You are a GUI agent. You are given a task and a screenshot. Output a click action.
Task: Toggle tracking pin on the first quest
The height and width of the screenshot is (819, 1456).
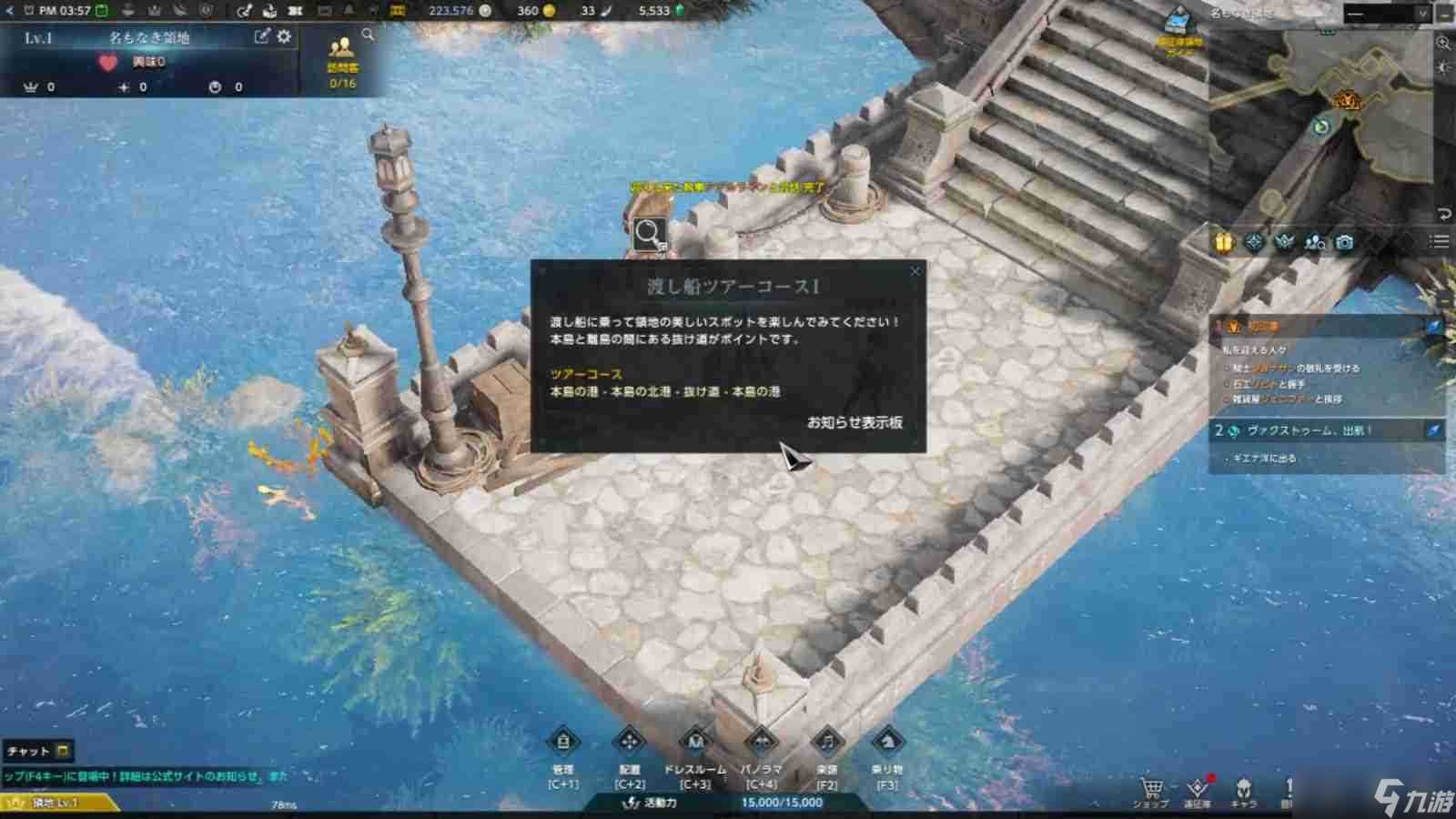pyautogui.click(x=1435, y=327)
